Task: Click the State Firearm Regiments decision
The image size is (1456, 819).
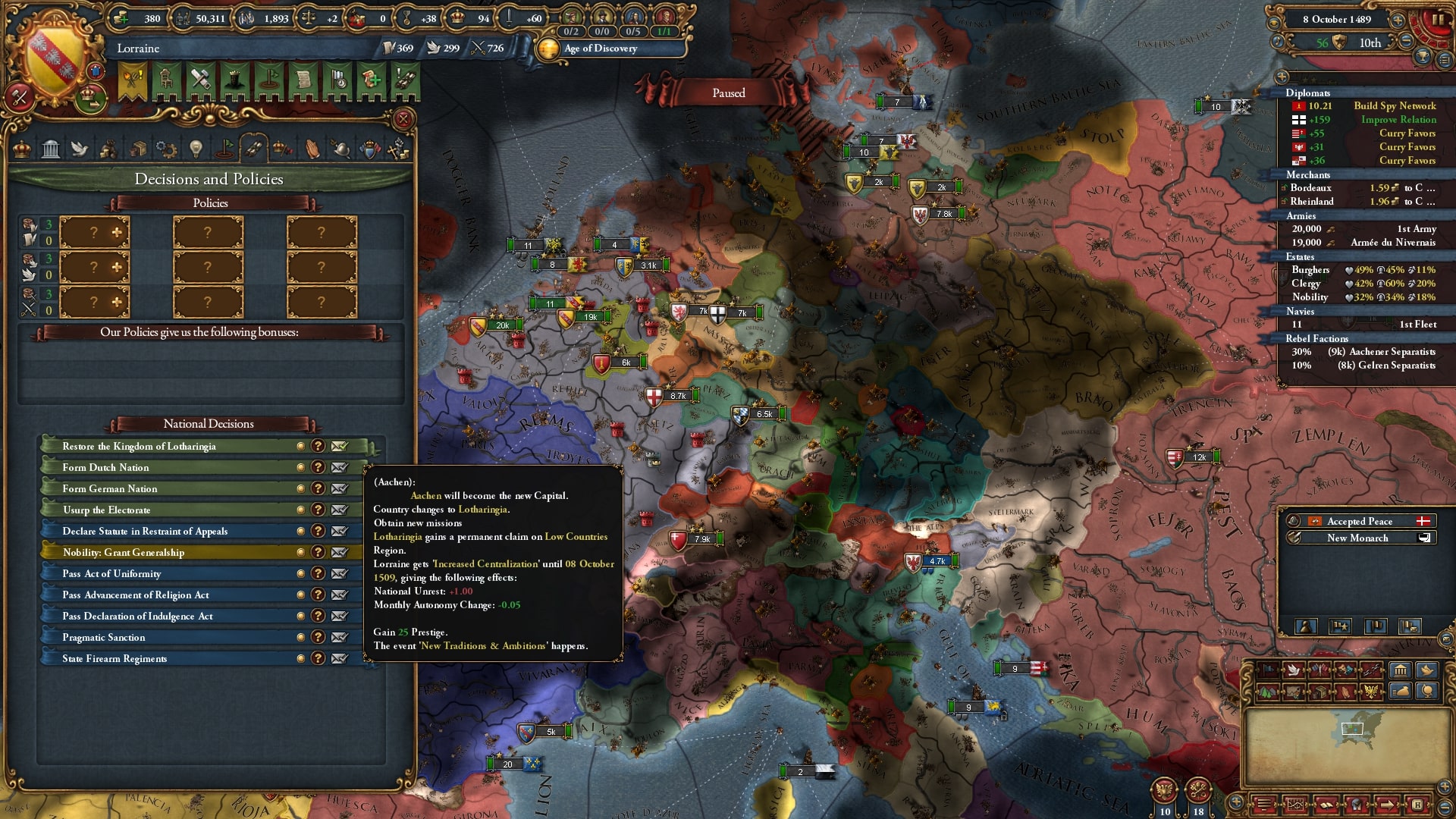Action: coord(115,659)
